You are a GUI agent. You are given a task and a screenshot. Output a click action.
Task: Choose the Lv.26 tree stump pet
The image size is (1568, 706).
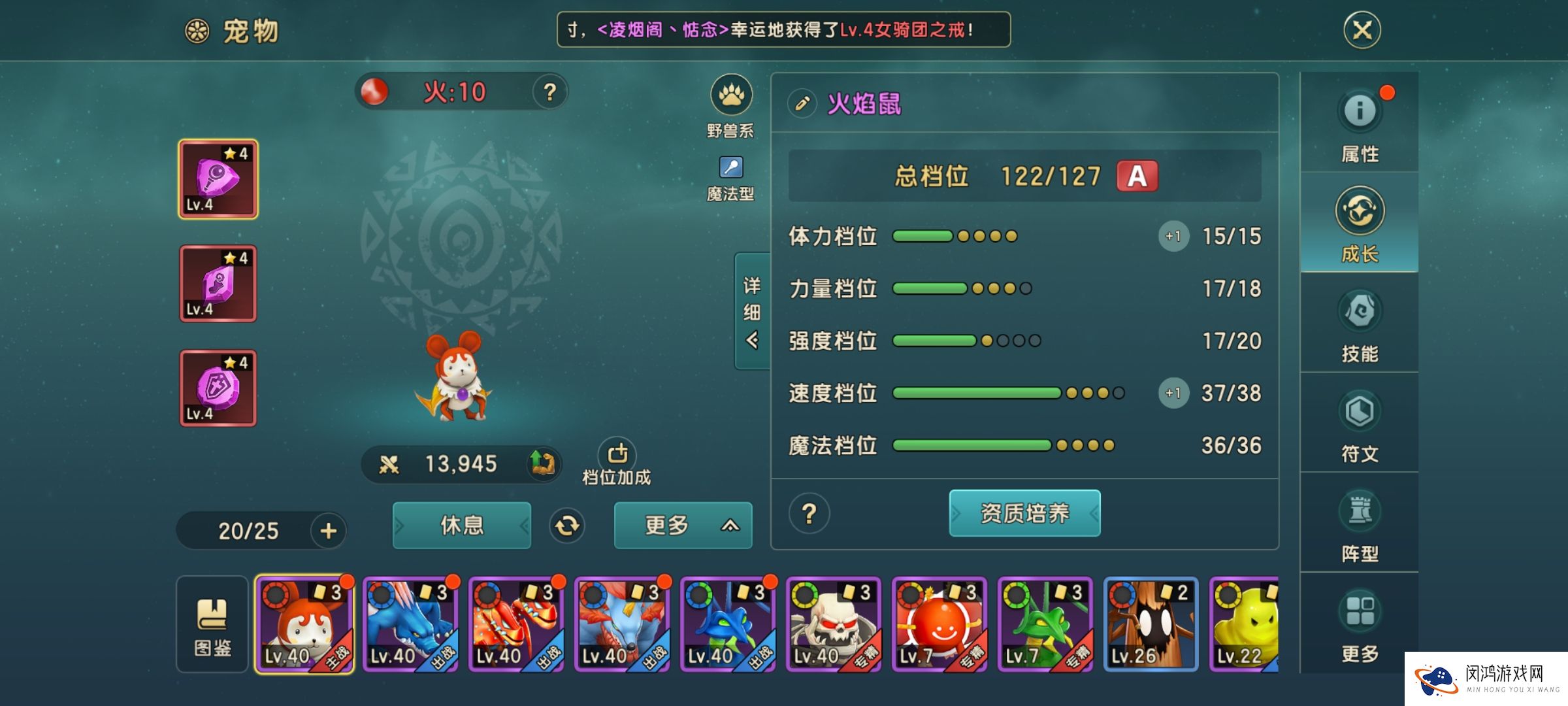pyautogui.click(x=1151, y=624)
